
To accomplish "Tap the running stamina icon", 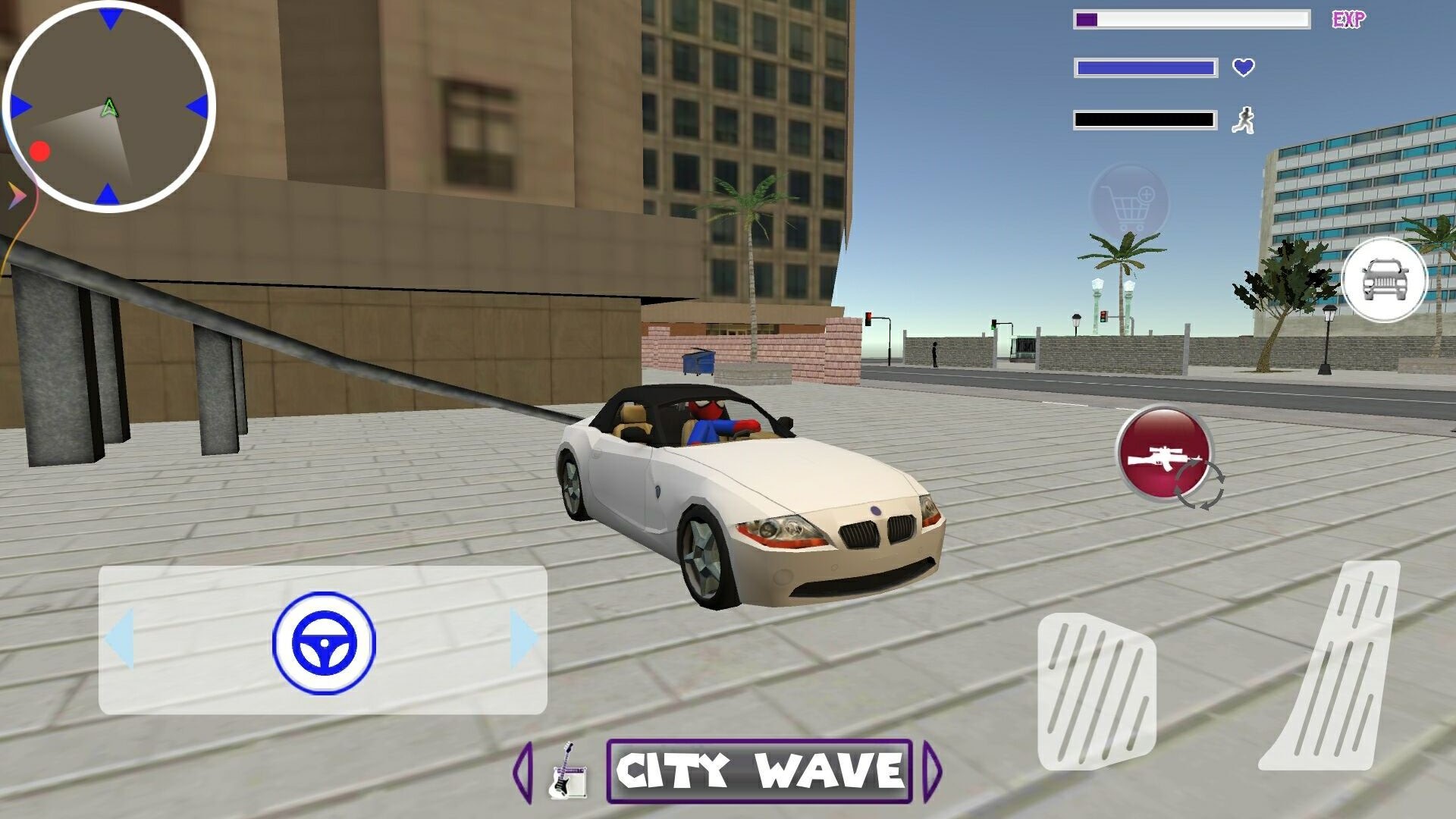I will pyautogui.click(x=1244, y=118).
